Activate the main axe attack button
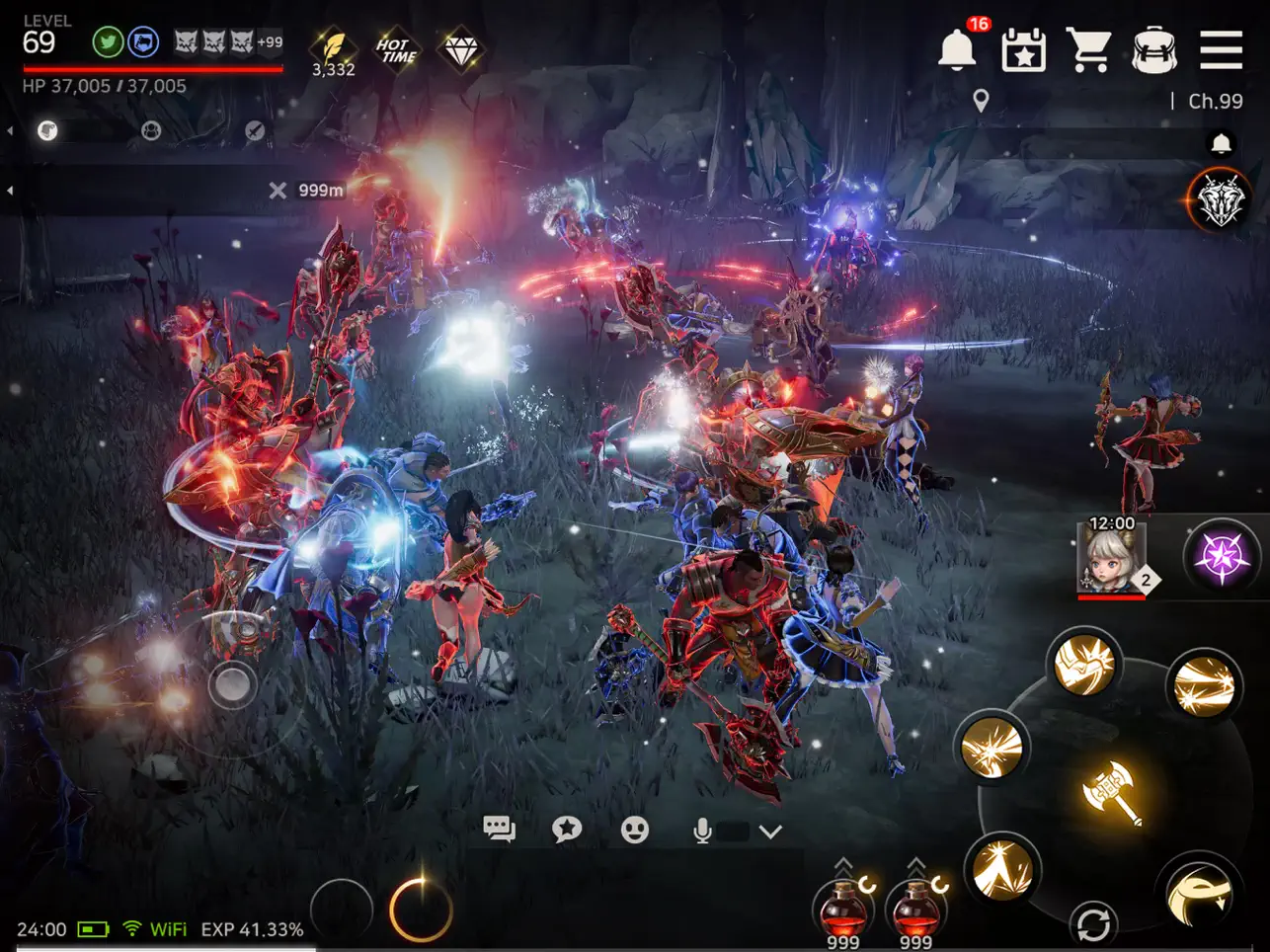 coord(1112,791)
